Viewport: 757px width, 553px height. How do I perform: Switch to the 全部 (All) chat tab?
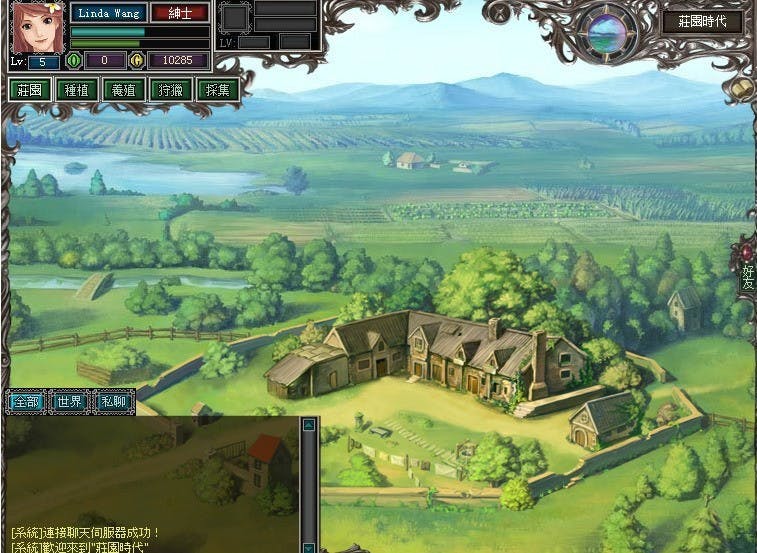pyautogui.click(x=25, y=401)
